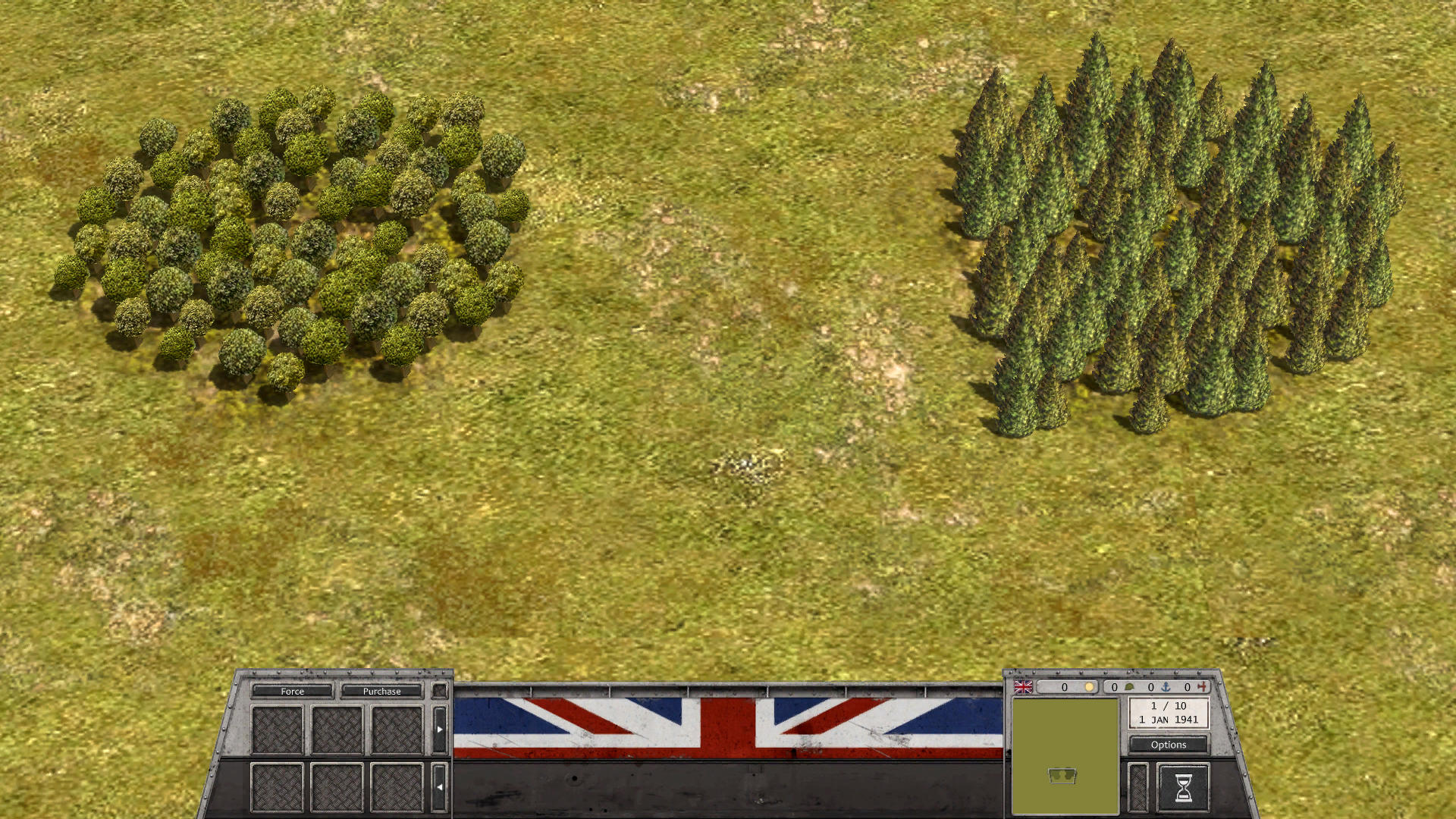Switch to the Purchase tab

(x=381, y=692)
